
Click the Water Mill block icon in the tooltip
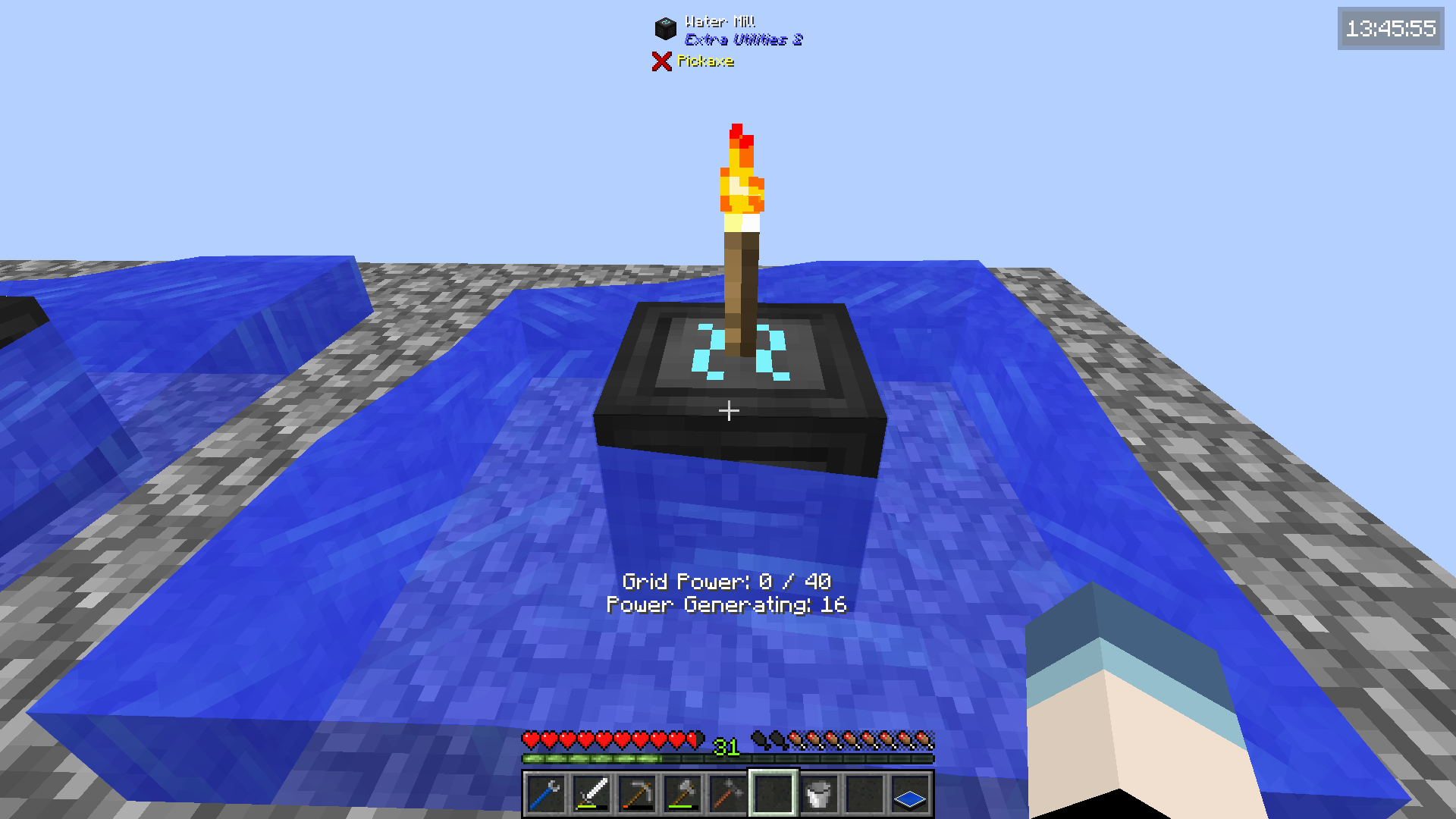[x=664, y=27]
